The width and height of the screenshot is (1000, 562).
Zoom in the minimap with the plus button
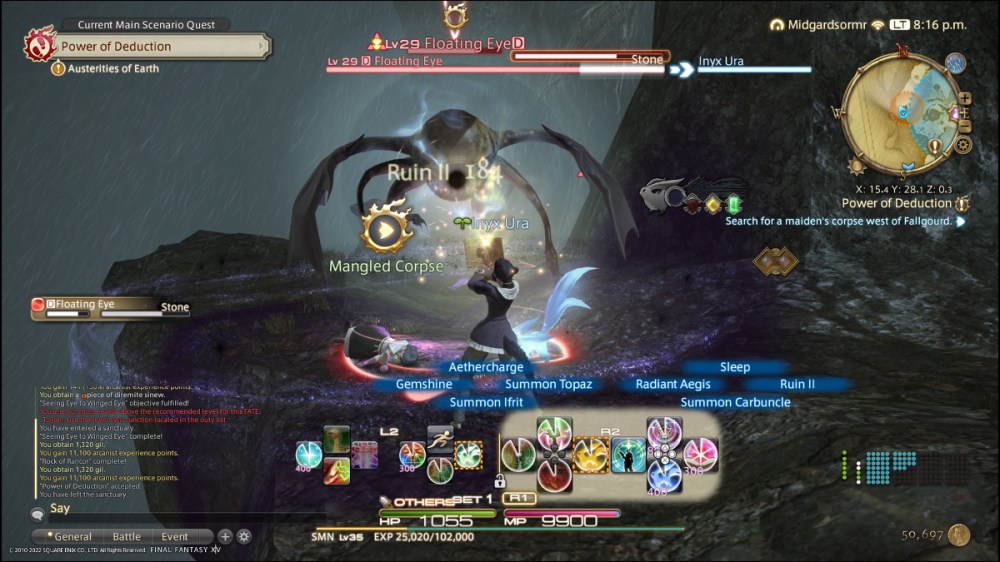point(964,98)
